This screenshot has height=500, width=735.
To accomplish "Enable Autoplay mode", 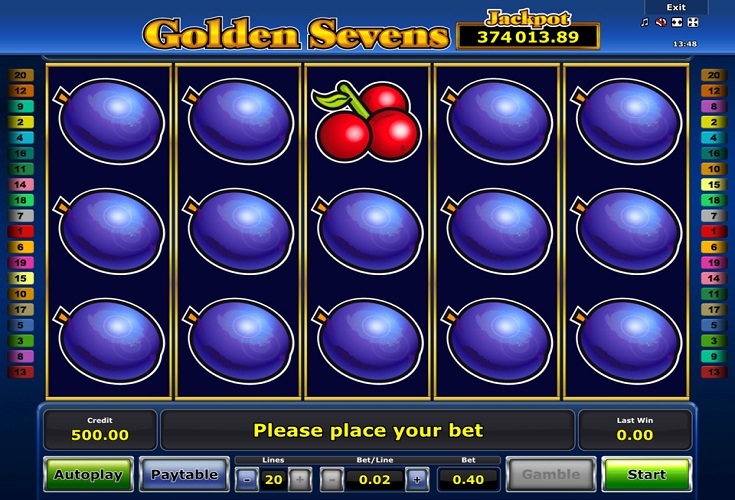I will click(88, 474).
